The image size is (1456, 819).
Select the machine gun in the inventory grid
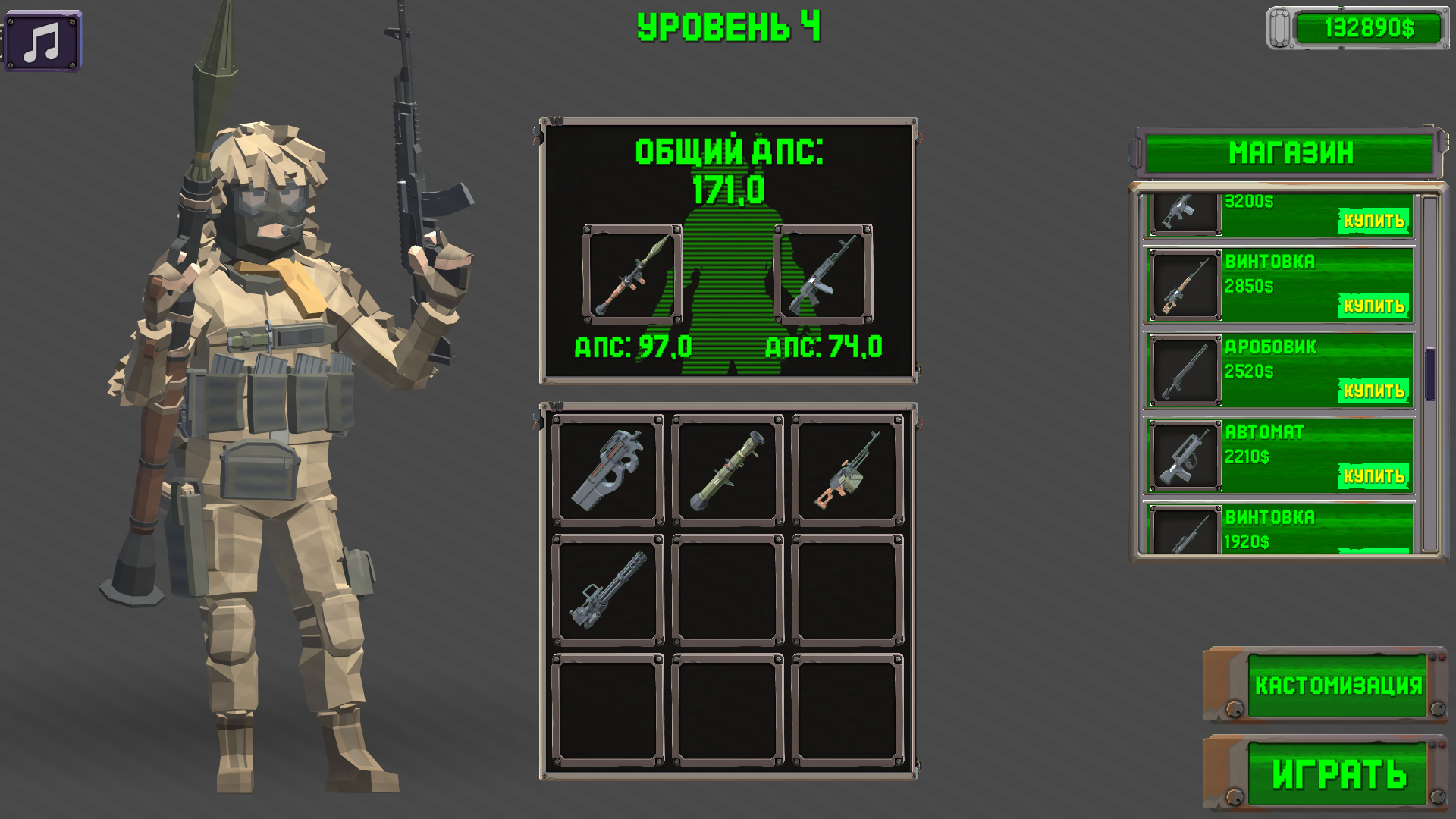848,470
